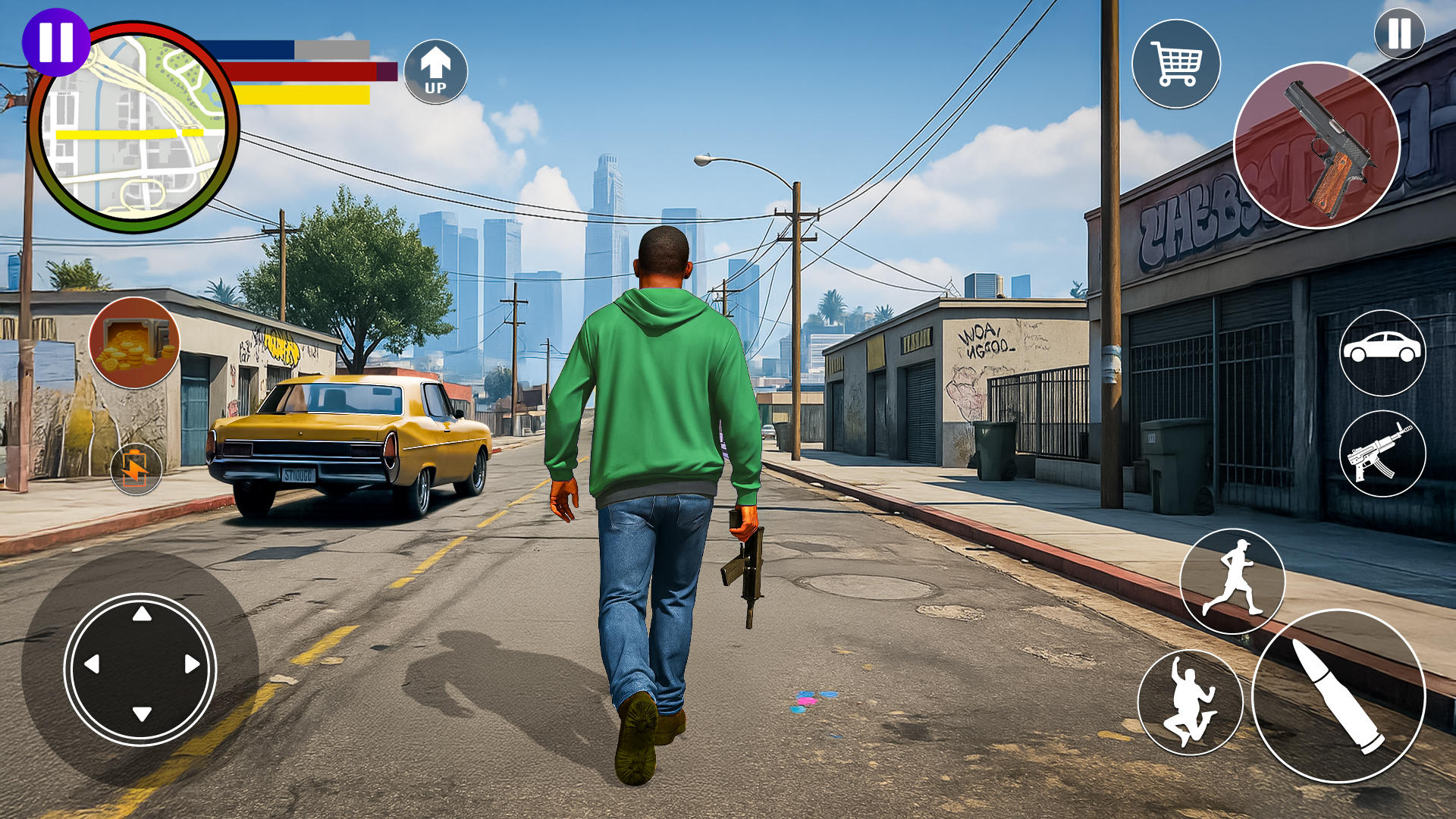
Task: Open the gold coins safe icon
Action: click(x=134, y=343)
